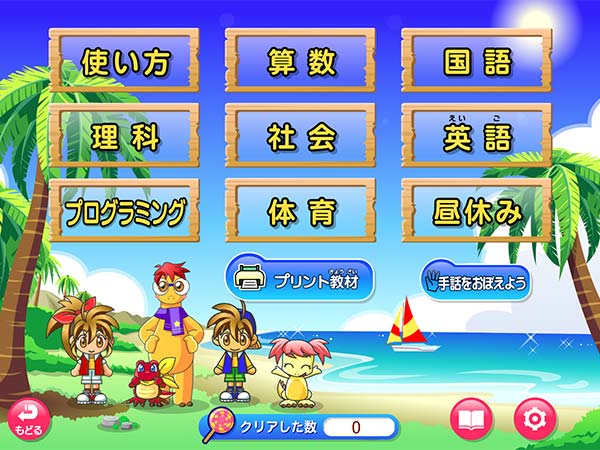
Task: Open the pink book icon
Action: [472, 419]
